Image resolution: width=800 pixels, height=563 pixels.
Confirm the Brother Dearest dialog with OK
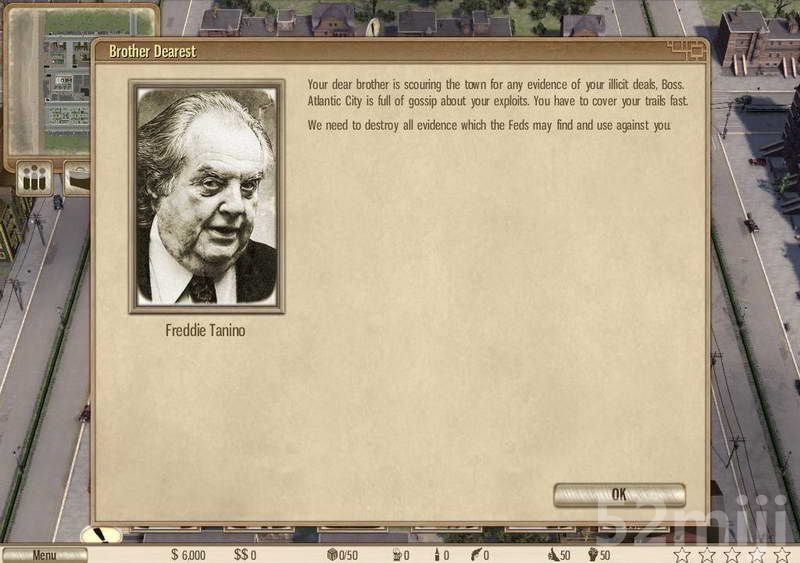619,495
